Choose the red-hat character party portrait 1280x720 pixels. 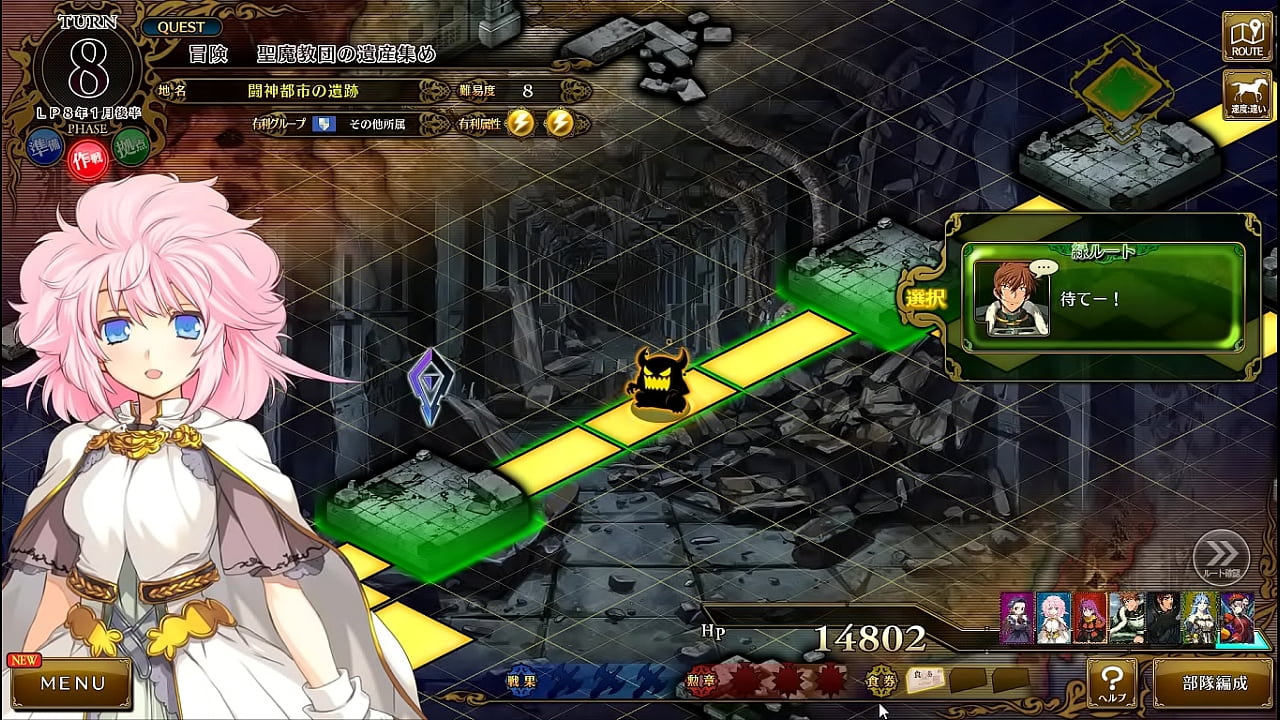click(x=1236, y=618)
